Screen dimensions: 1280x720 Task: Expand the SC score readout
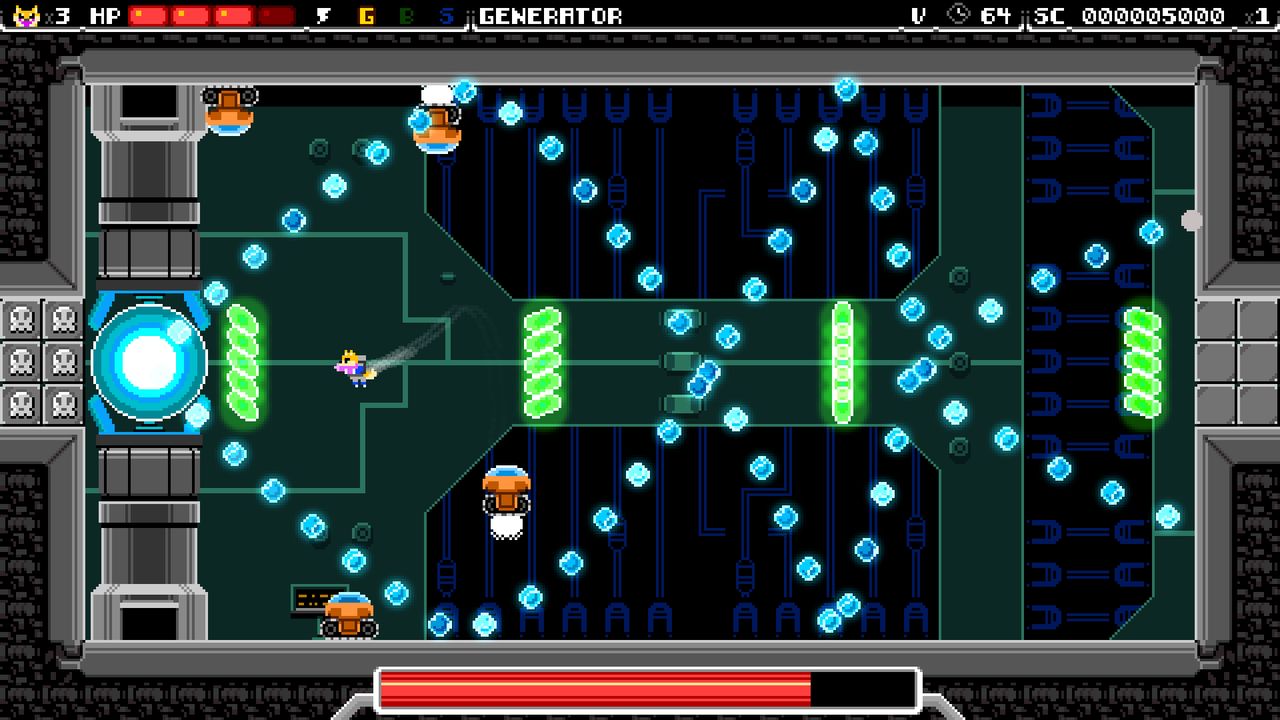click(x=1150, y=14)
